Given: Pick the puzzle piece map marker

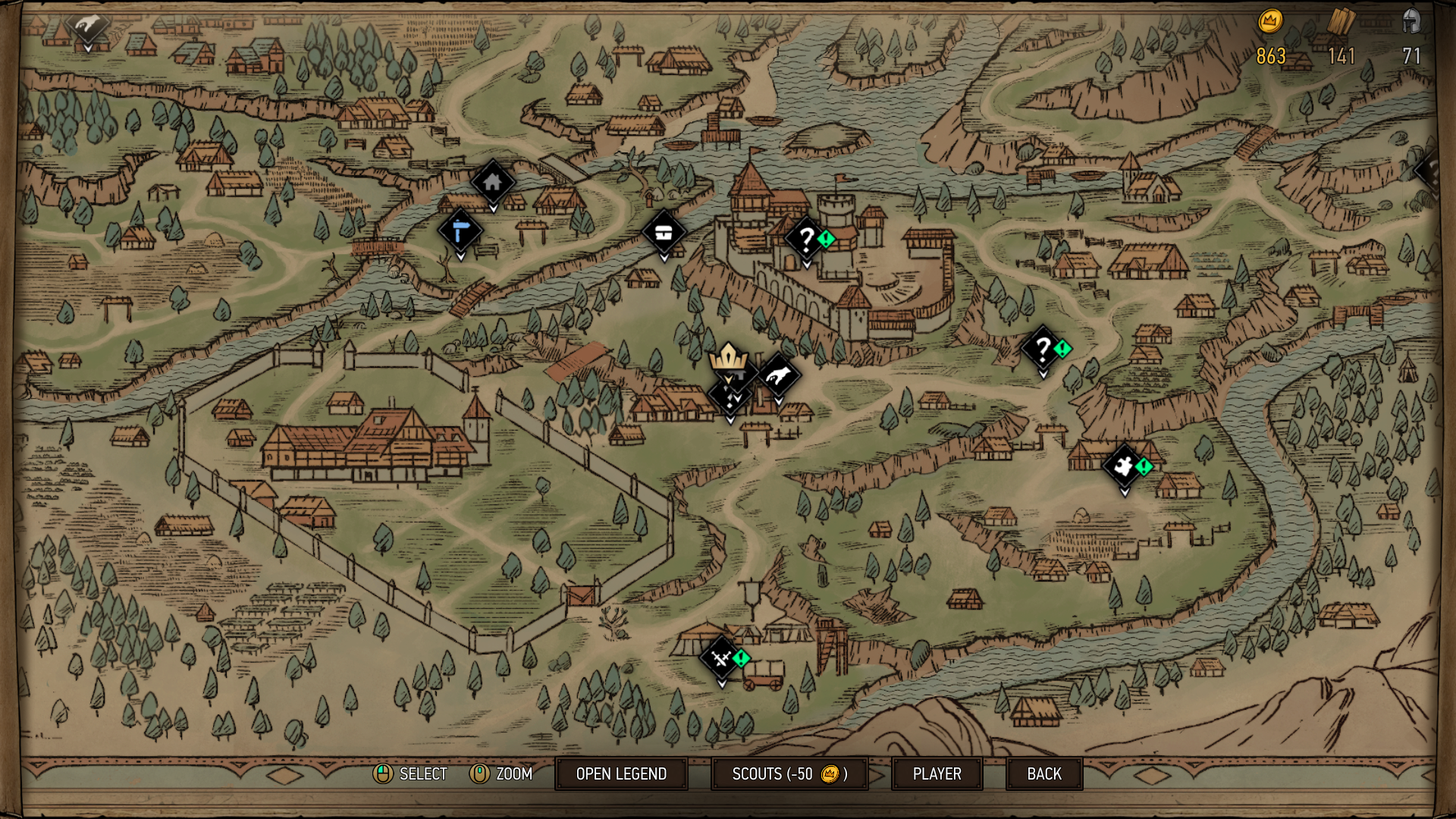Looking at the screenshot, I should click(x=1124, y=465).
